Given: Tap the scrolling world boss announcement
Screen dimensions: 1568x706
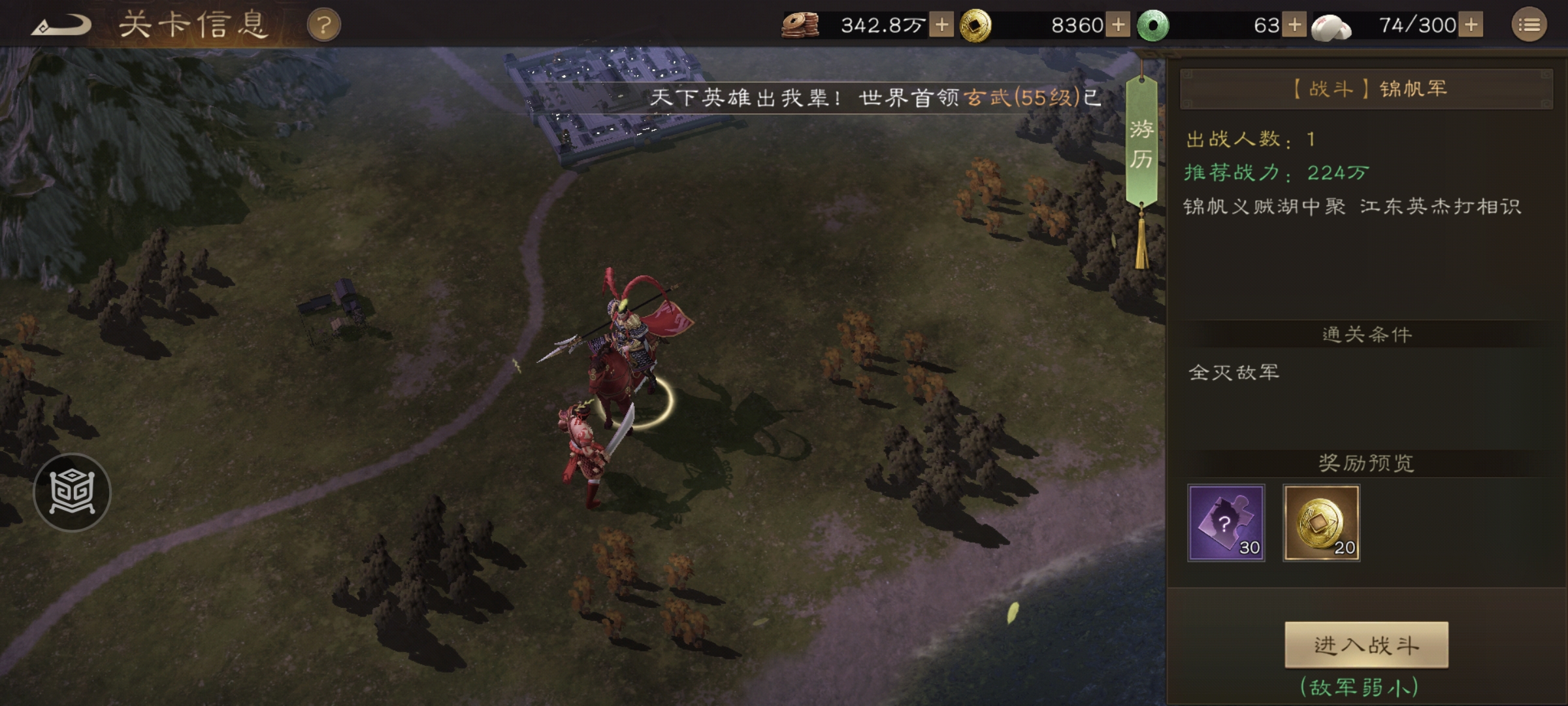Looking at the screenshot, I should point(875,98).
